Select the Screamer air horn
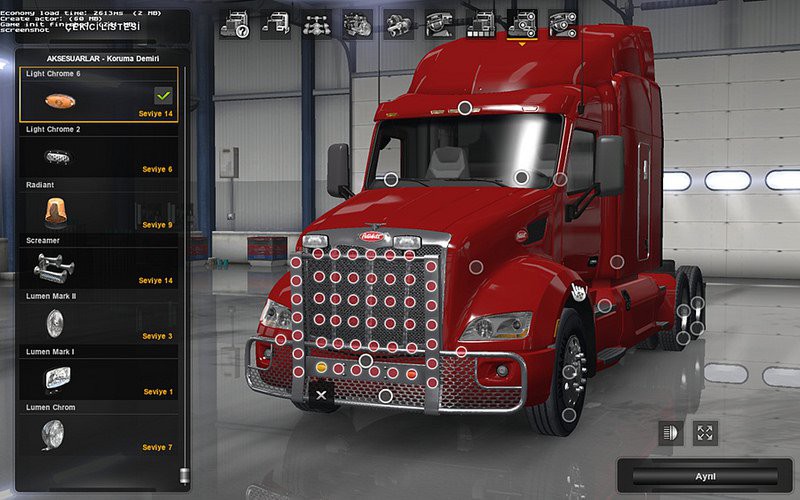This screenshot has width=800, height=500. [x=98, y=267]
